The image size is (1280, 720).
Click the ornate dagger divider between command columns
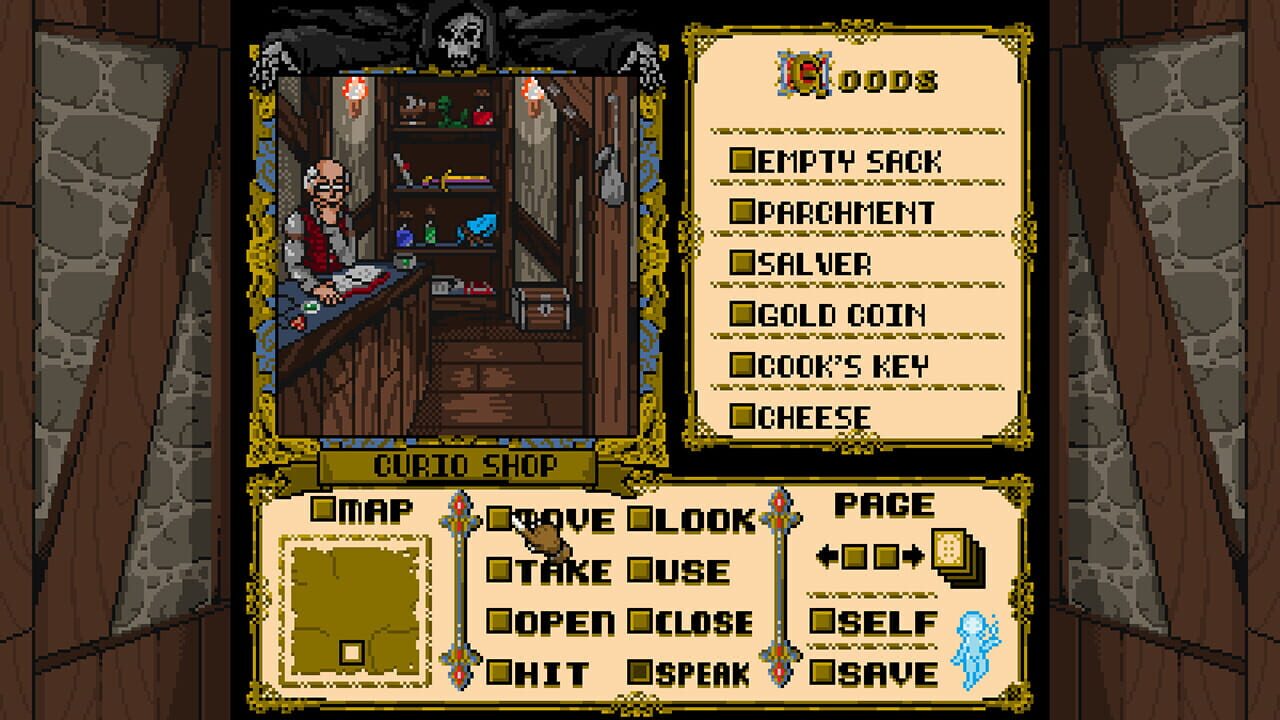point(459,590)
